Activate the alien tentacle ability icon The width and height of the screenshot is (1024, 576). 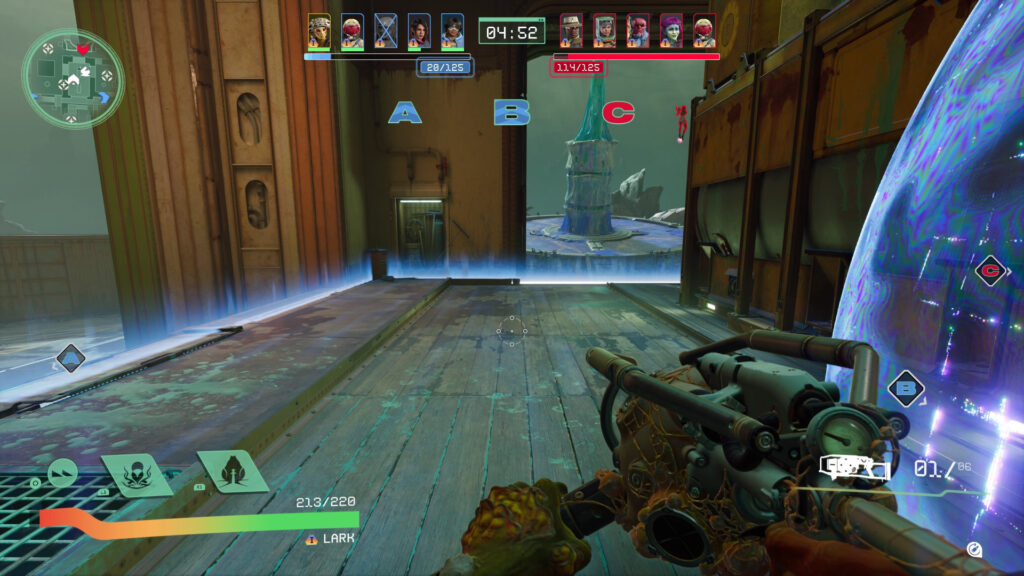coord(138,474)
